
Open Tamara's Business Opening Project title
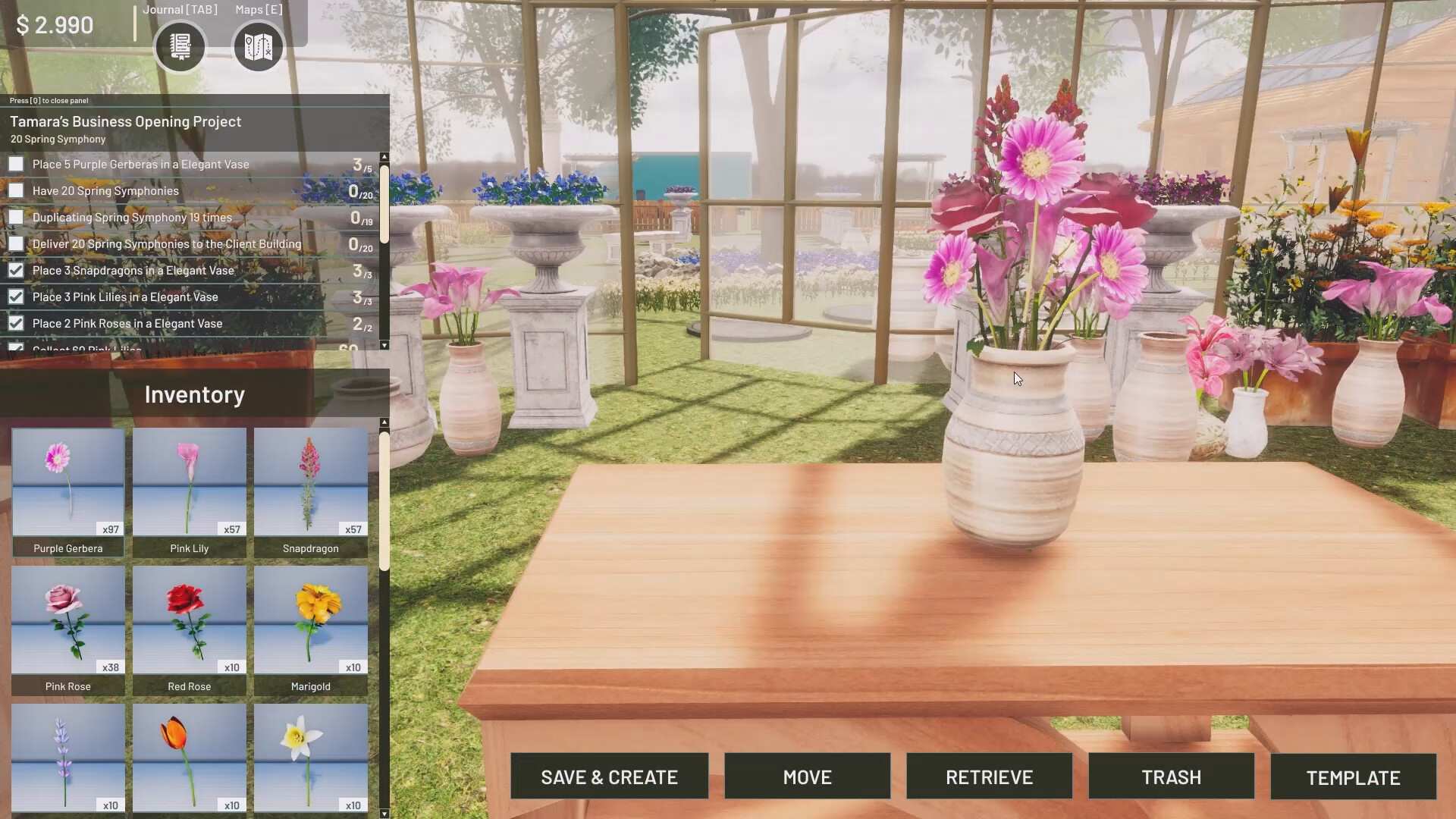click(x=125, y=121)
